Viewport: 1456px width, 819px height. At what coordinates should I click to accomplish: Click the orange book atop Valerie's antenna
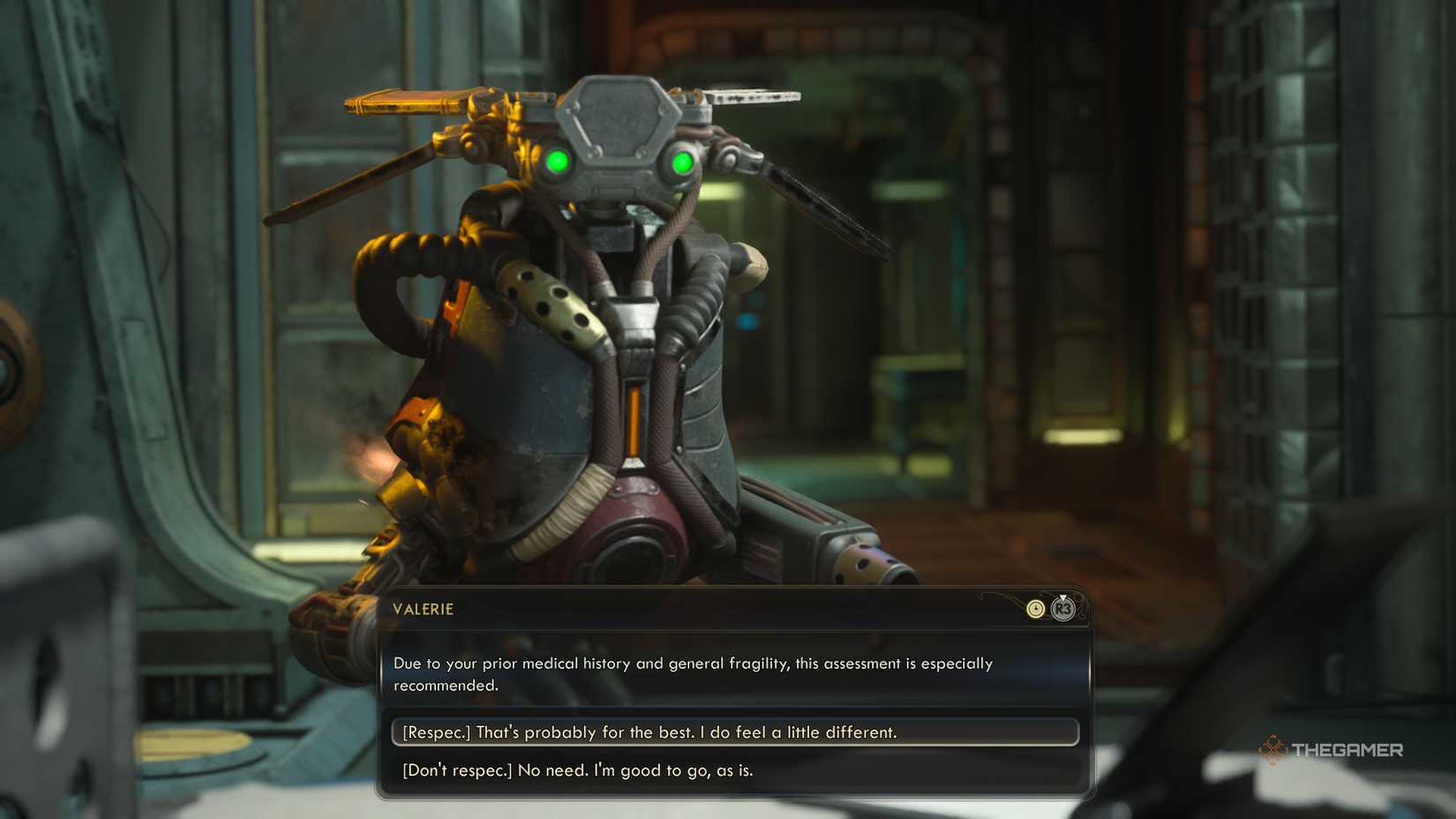point(402,99)
